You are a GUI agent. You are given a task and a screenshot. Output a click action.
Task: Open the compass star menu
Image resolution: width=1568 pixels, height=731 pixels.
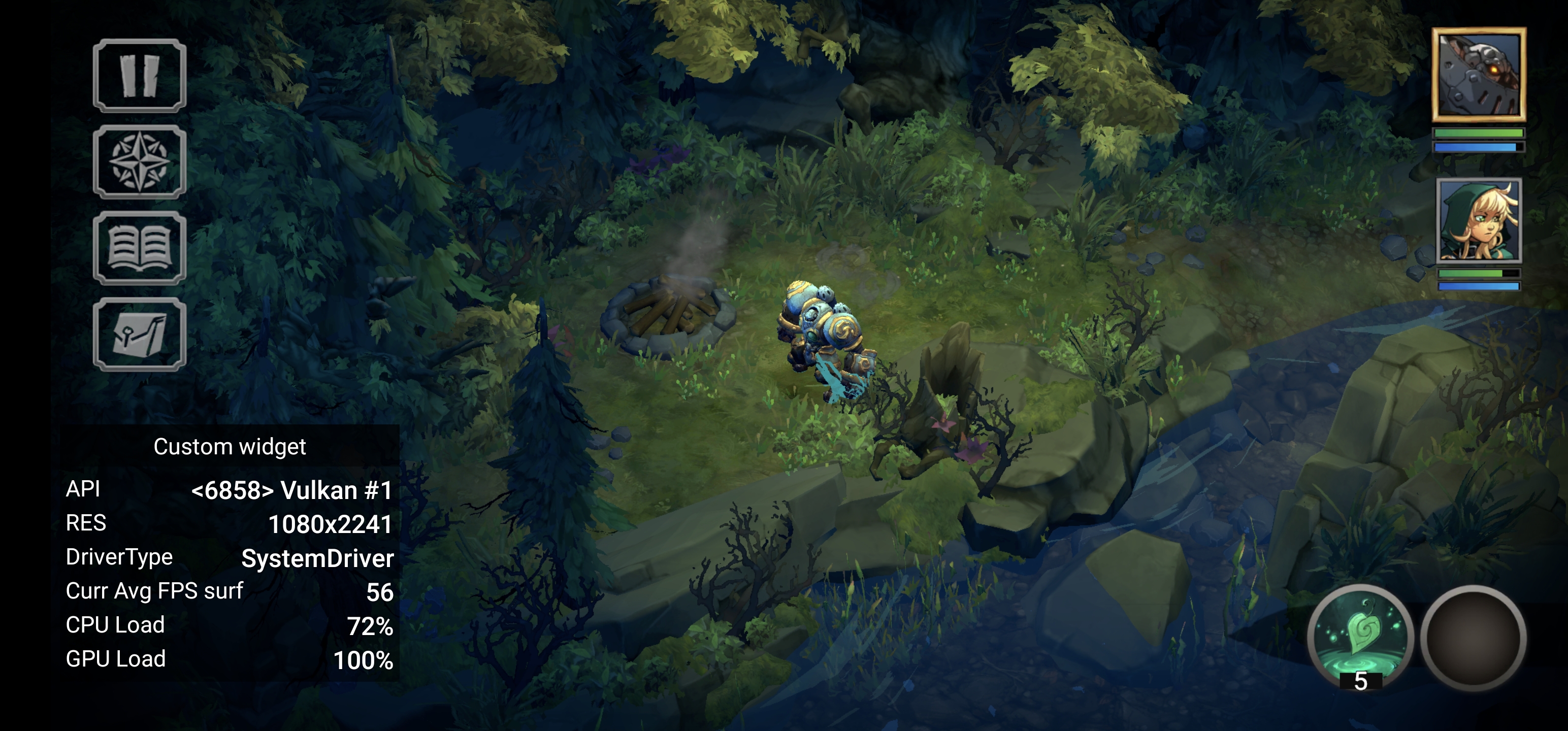click(140, 162)
